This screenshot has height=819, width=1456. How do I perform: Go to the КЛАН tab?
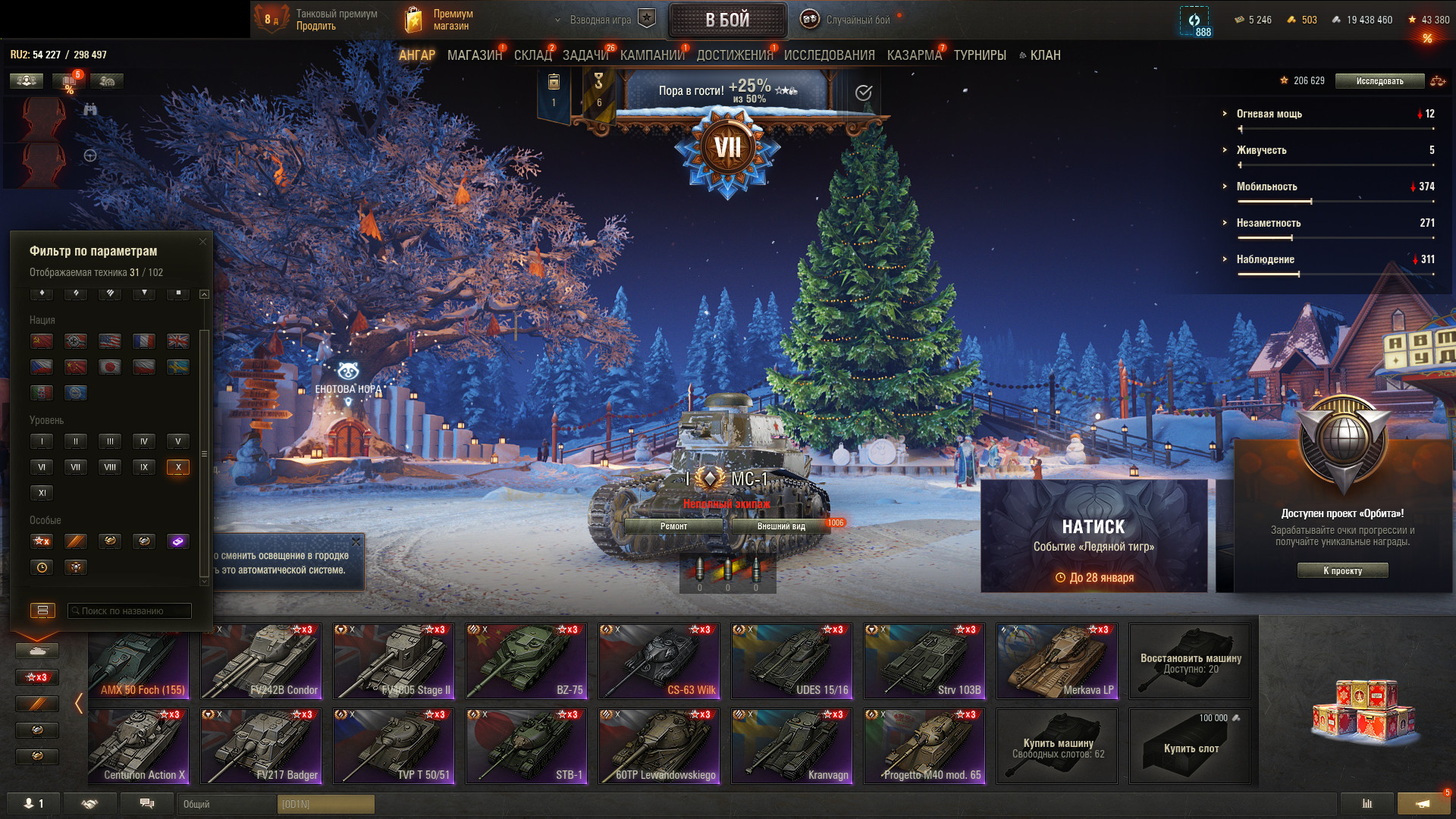(x=1044, y=55)
